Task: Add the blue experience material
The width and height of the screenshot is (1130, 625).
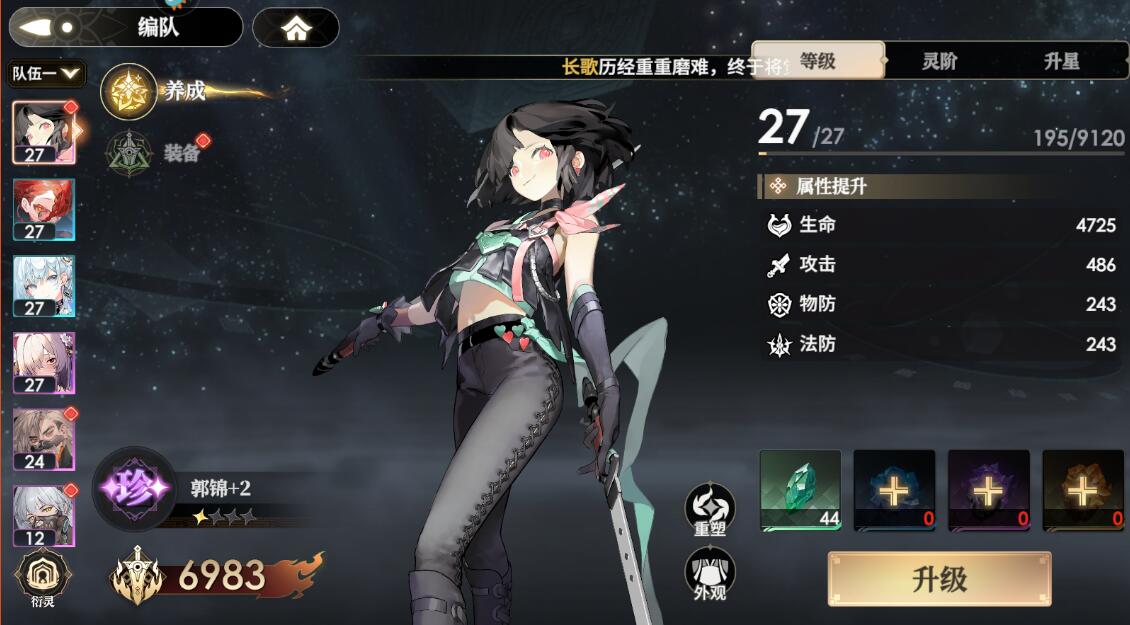Action: coord(894,489)
